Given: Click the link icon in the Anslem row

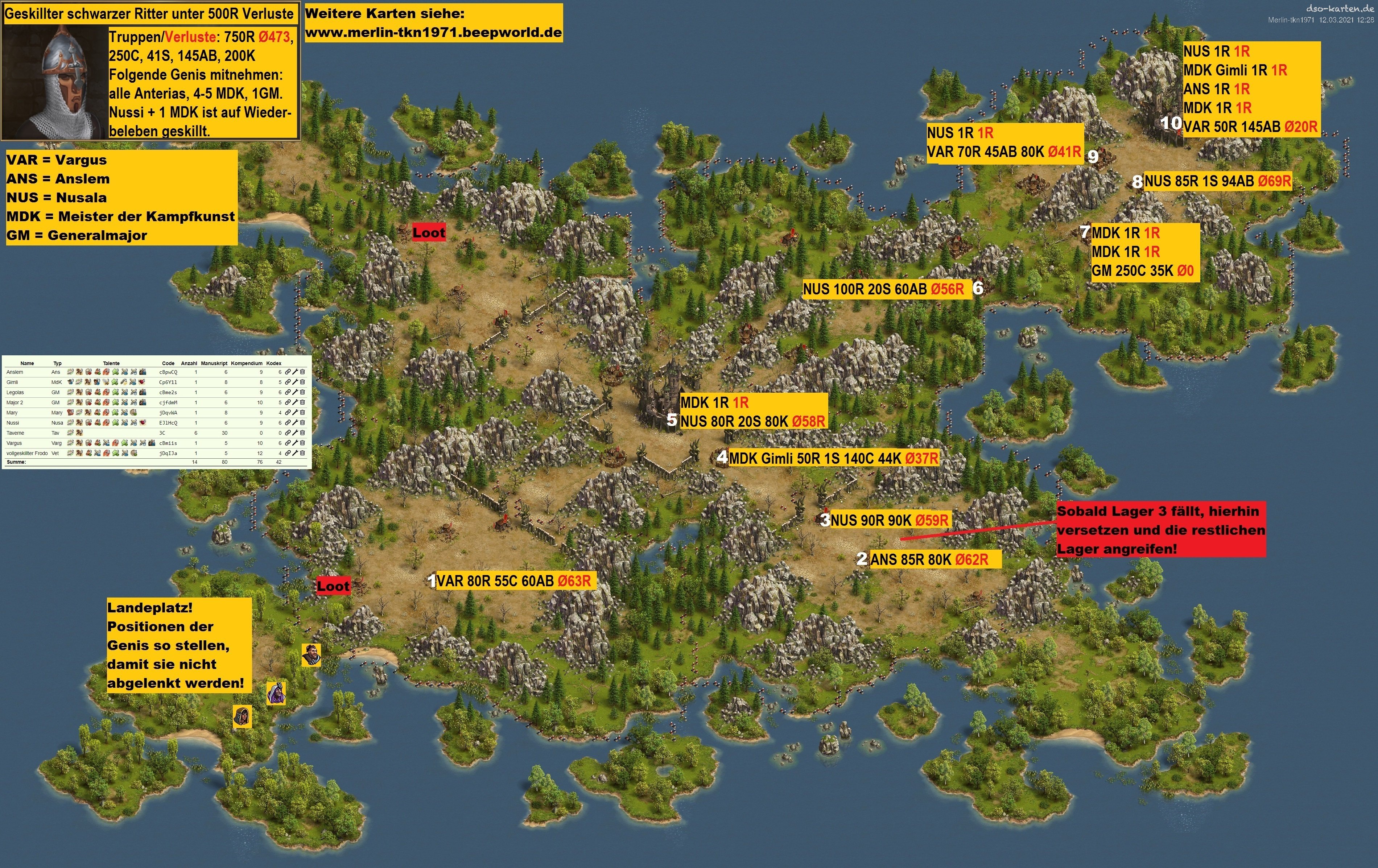Looking at the screenshot, I should pyautogui.click(x=288, y=372).
